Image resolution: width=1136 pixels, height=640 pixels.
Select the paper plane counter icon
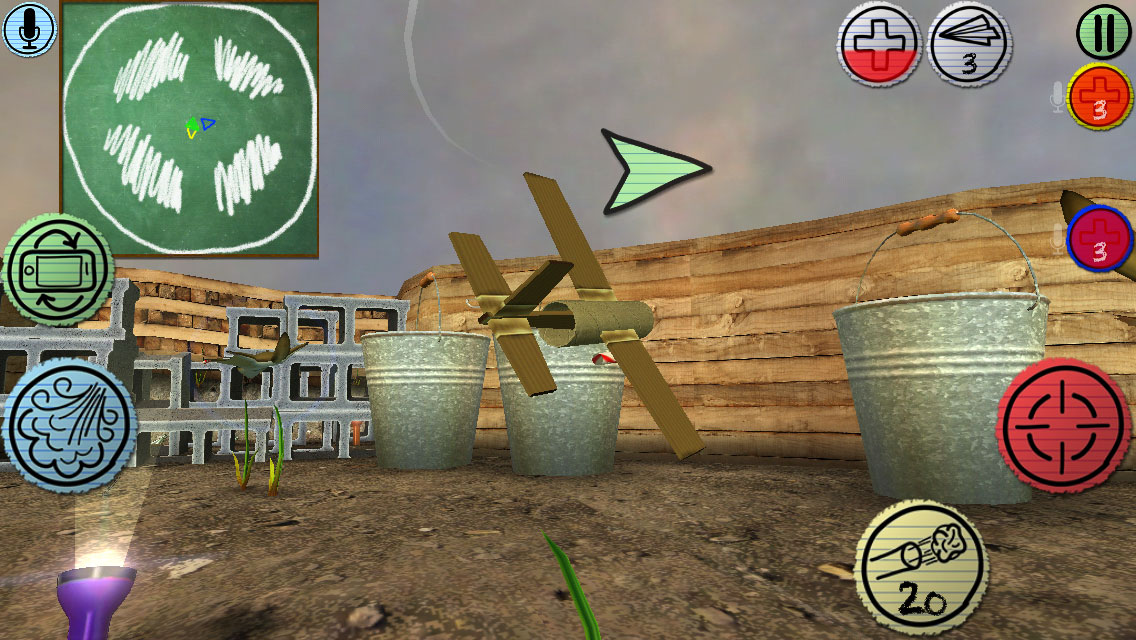(966, 42)
